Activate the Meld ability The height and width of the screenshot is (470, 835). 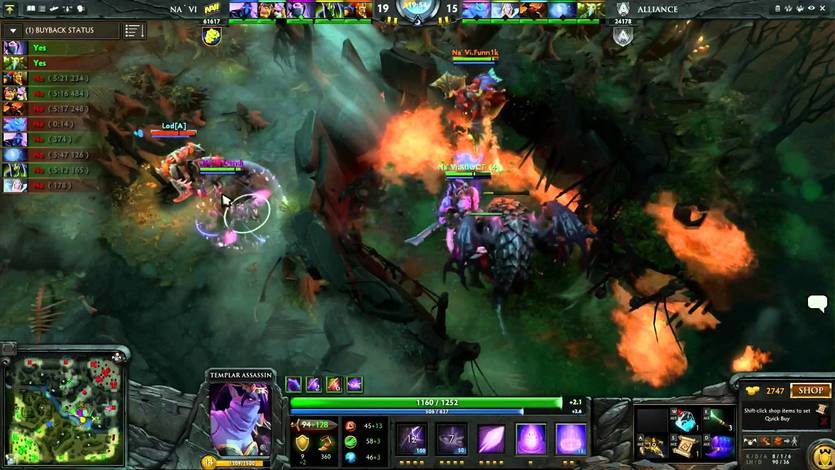pyautogui.click(x=451, y=438)
